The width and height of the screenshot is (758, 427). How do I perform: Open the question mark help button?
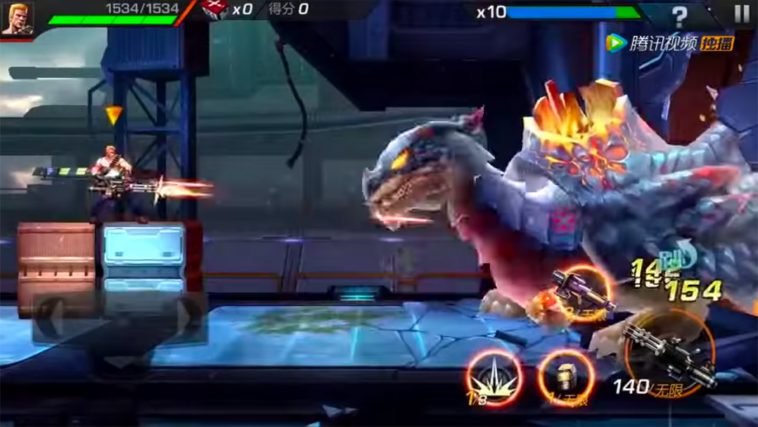click(x=680, y=15)
